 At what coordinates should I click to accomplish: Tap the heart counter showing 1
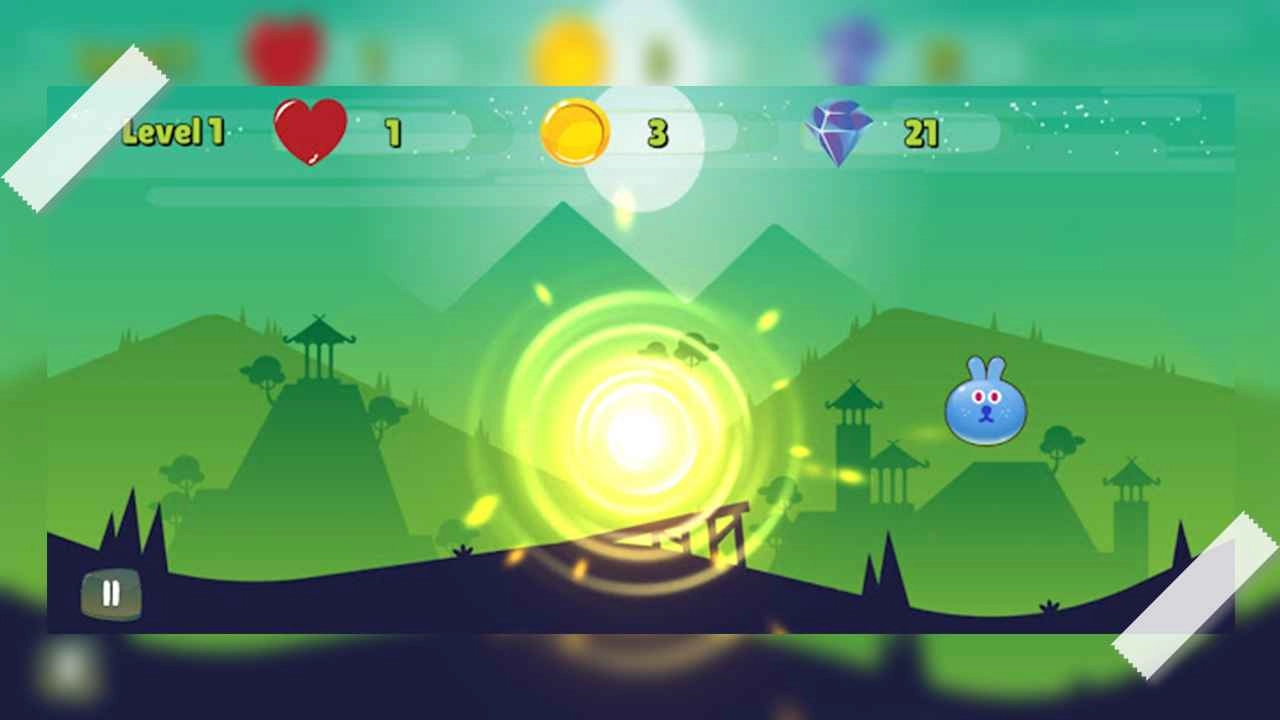[x=393, y=132]
